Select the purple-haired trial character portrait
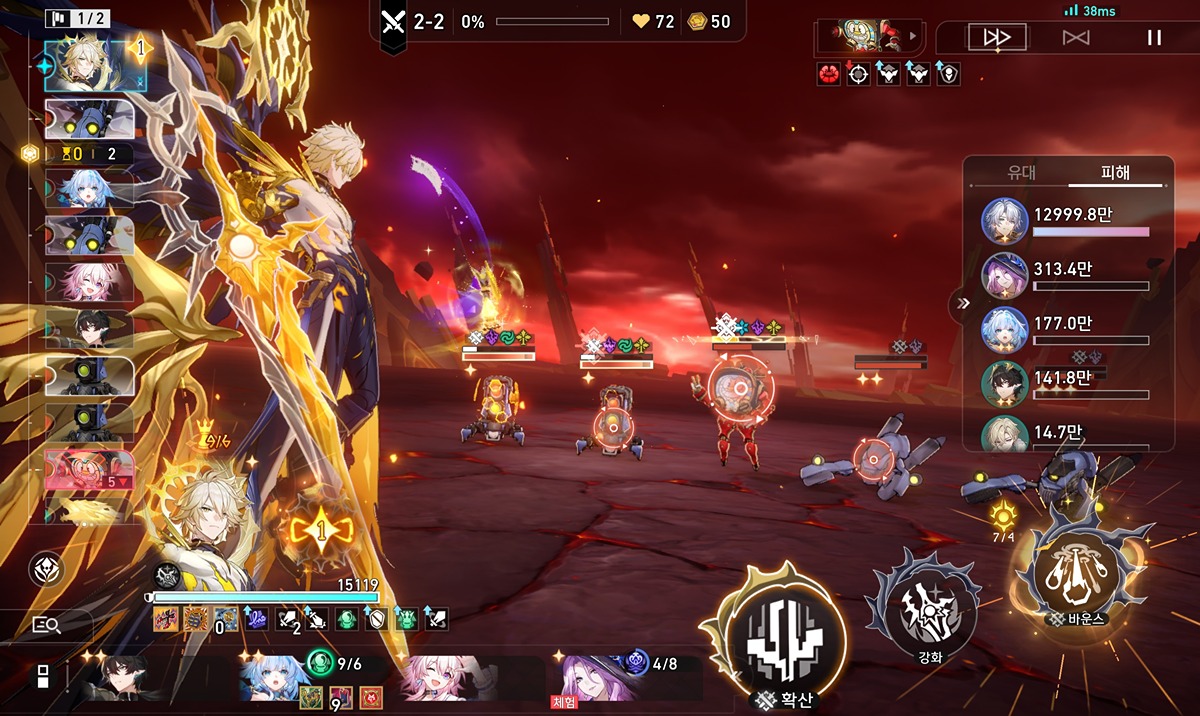 tap(596, 677)
